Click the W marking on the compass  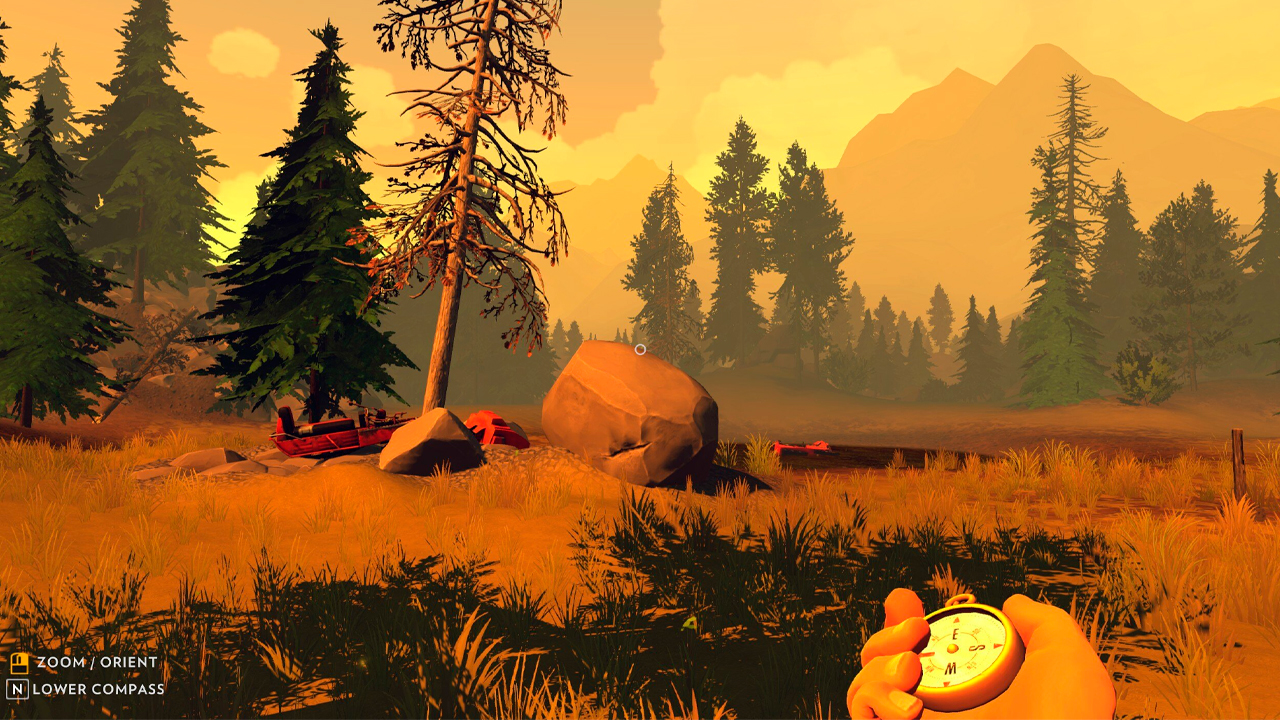pyautogui.click(x=951, y=668)
